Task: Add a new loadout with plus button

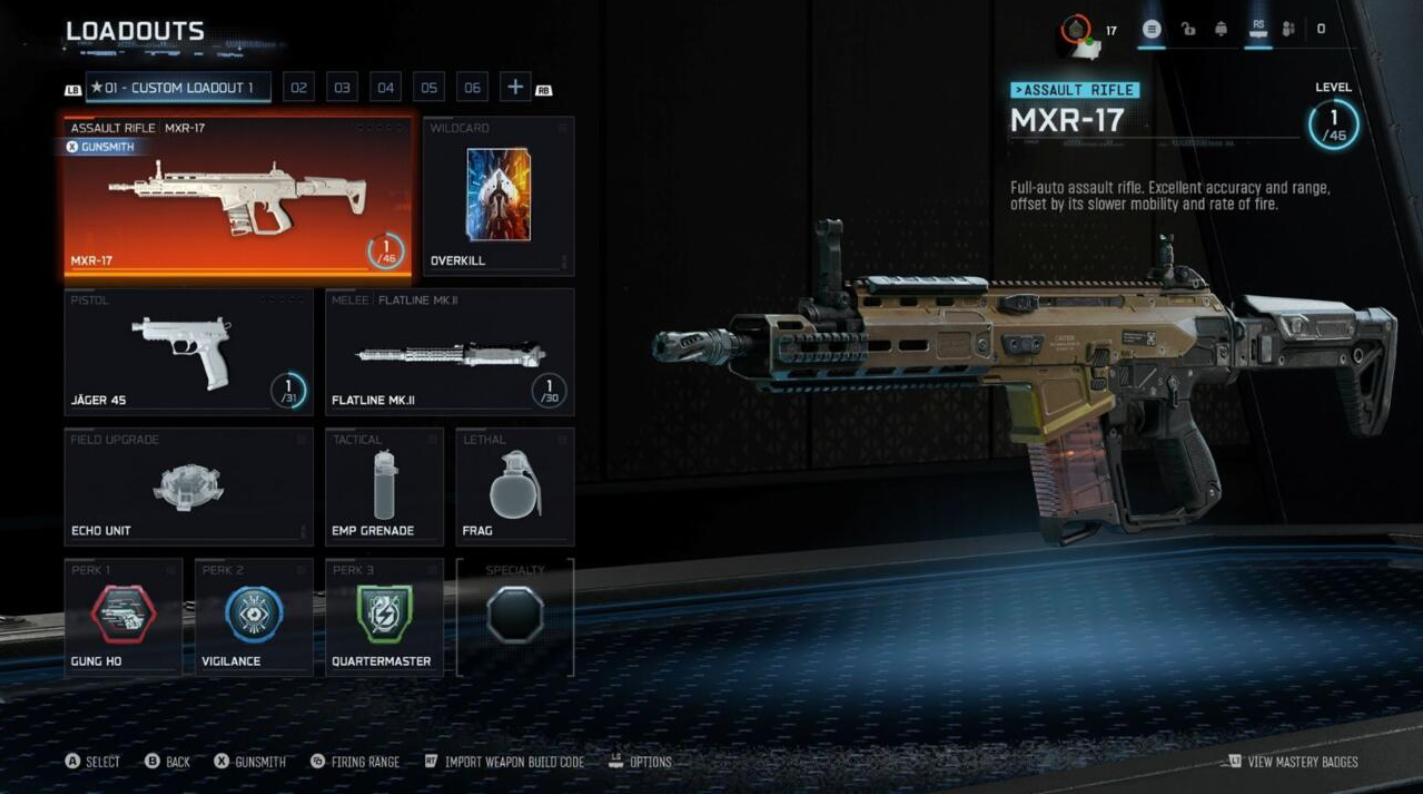Action: 515,88
